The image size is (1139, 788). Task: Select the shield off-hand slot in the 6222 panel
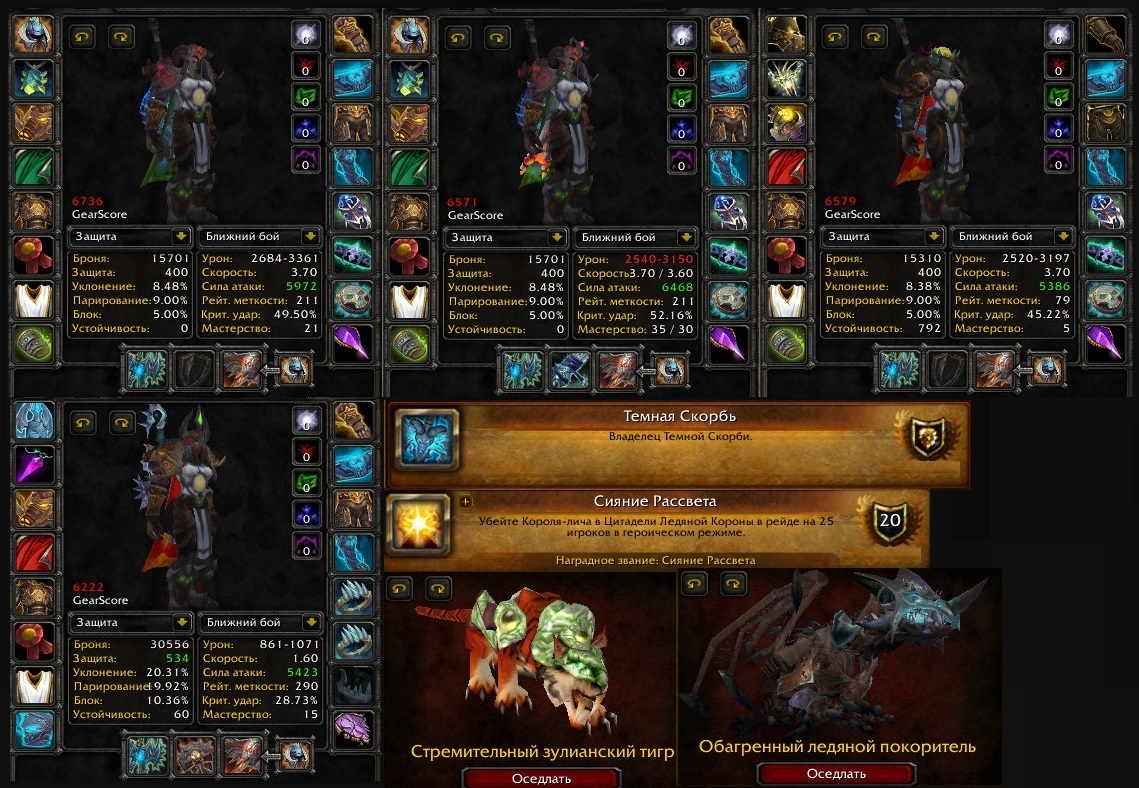[x=193, y=755]
